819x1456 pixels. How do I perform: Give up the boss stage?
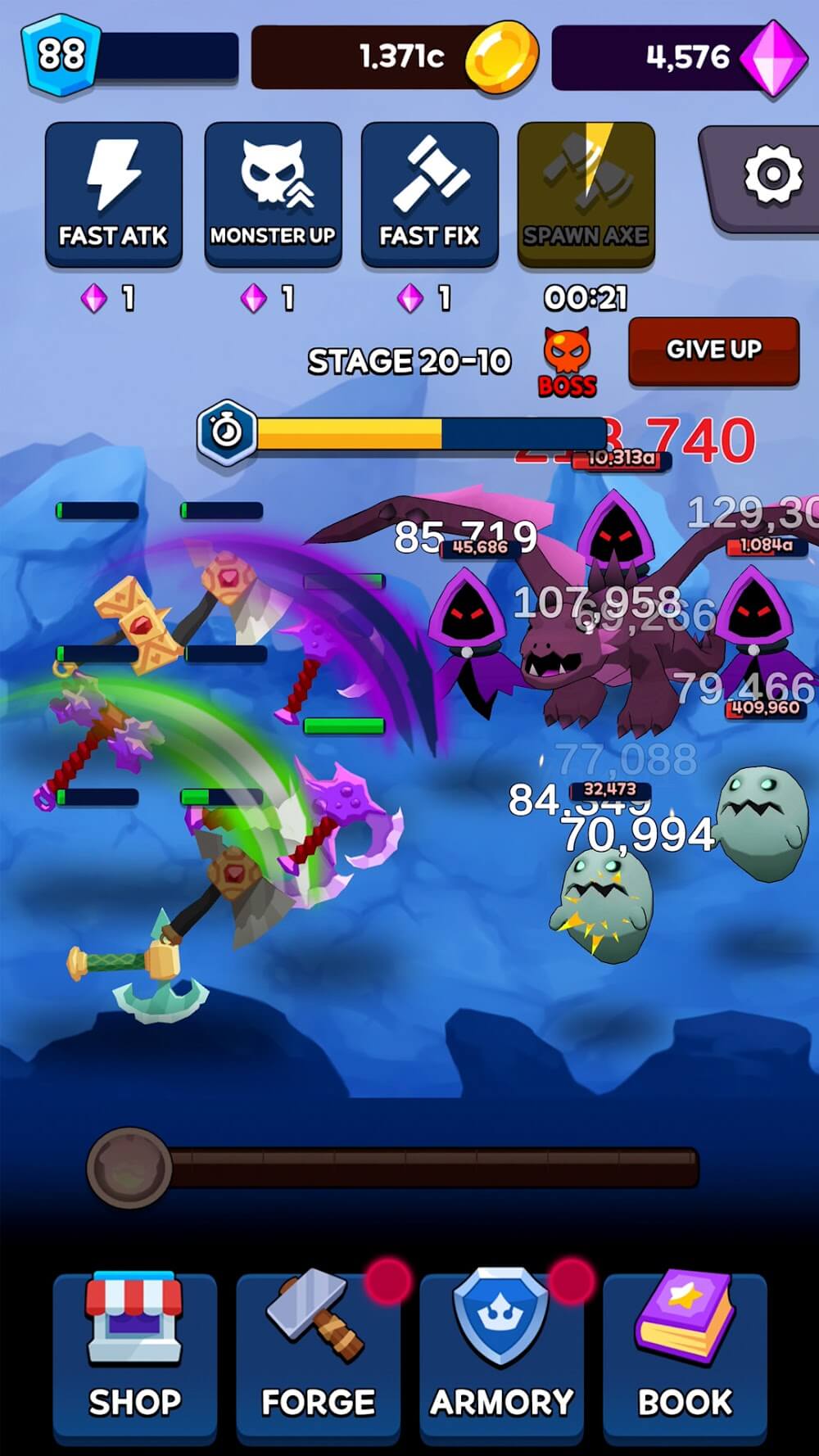click(713, 350)
